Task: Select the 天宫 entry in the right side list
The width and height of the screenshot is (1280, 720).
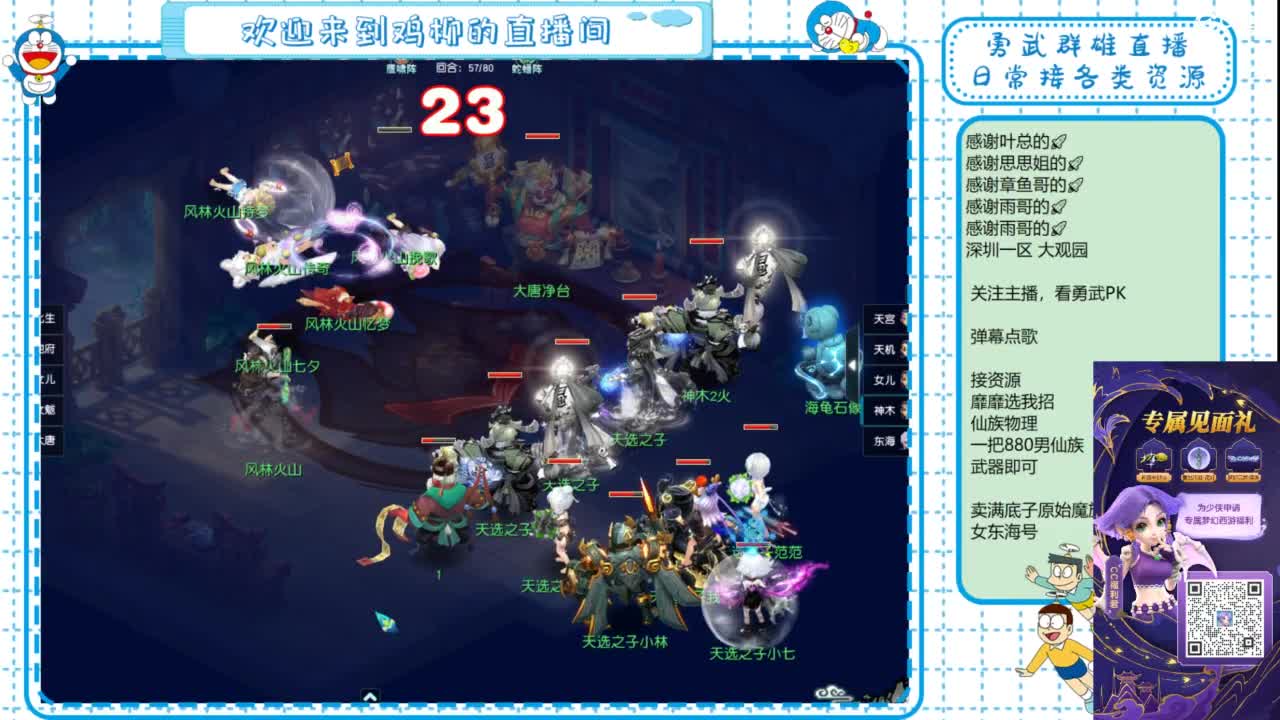Action: 884,317
